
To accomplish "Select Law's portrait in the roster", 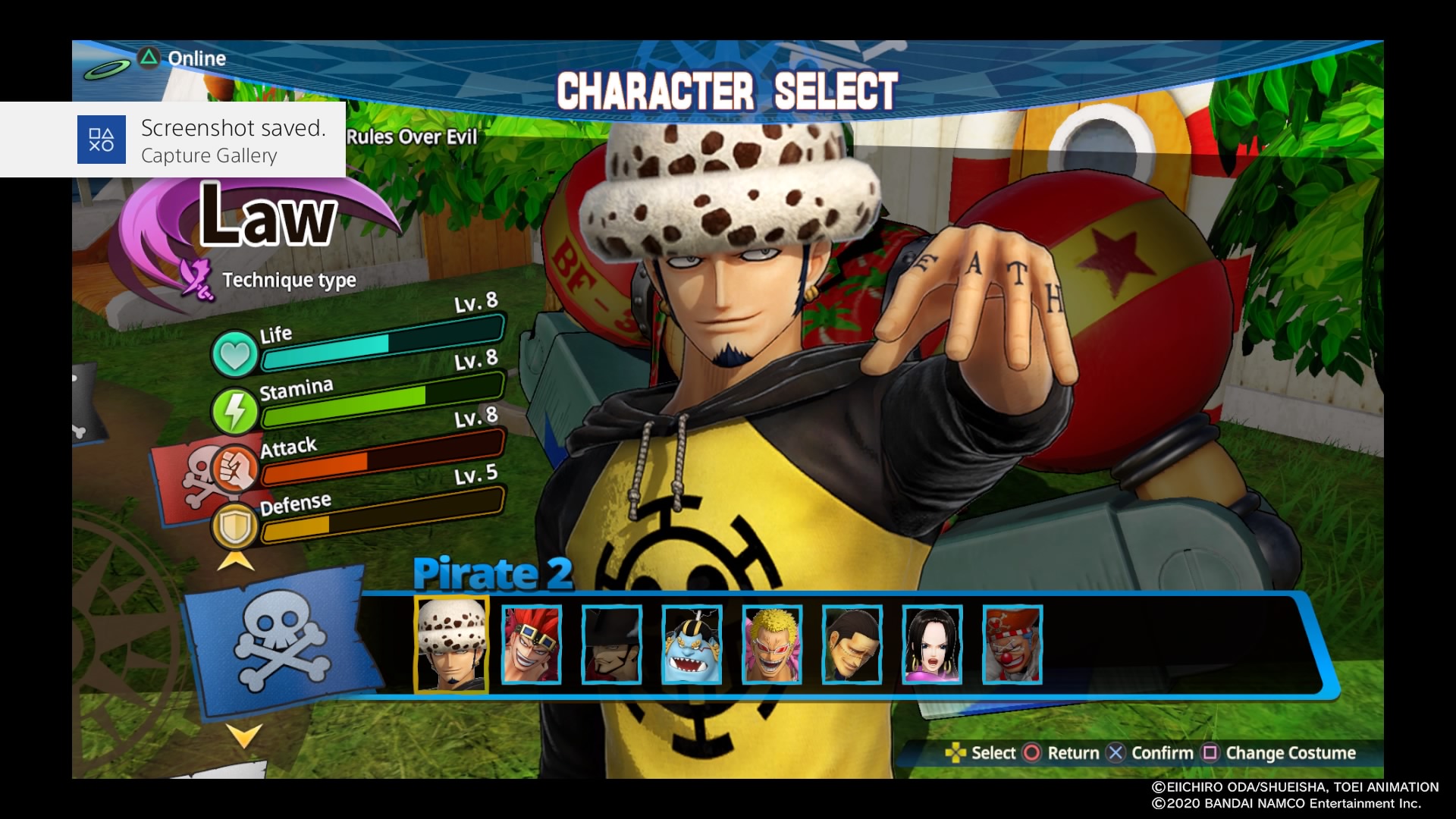I will [451, 645].
